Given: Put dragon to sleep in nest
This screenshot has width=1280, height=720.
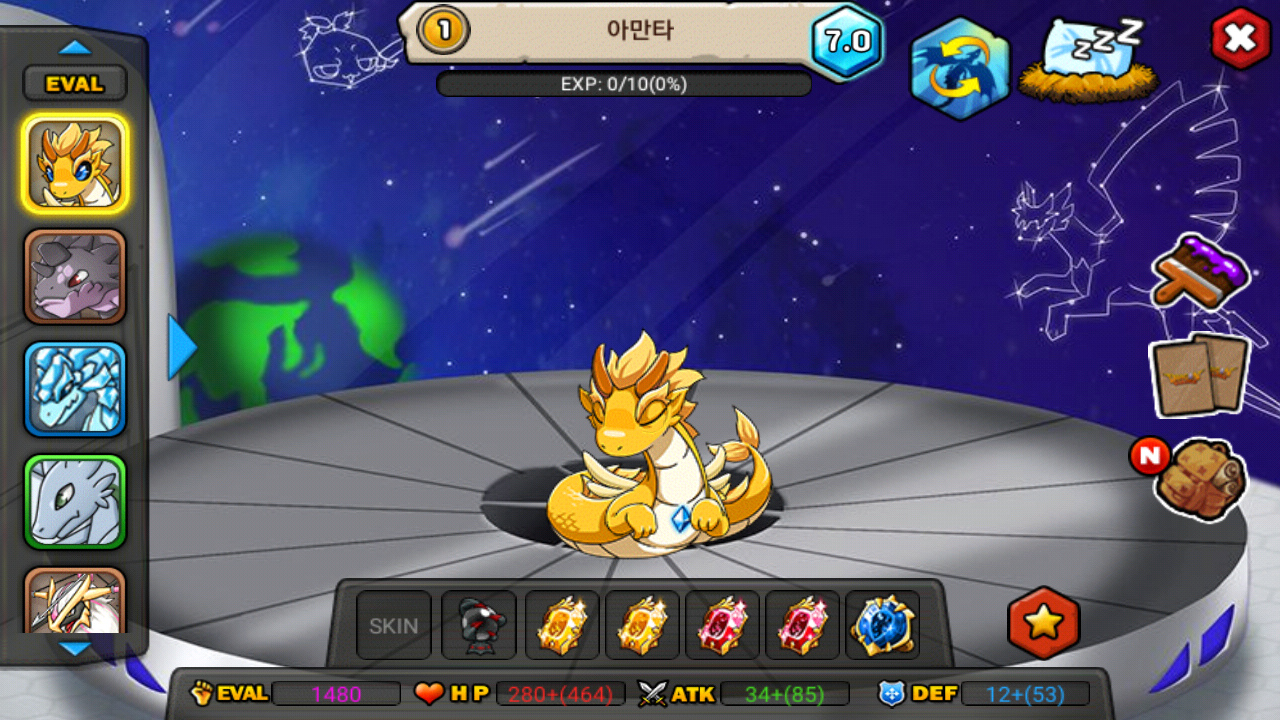Looking at the screenshot, I should (1090, 60).
